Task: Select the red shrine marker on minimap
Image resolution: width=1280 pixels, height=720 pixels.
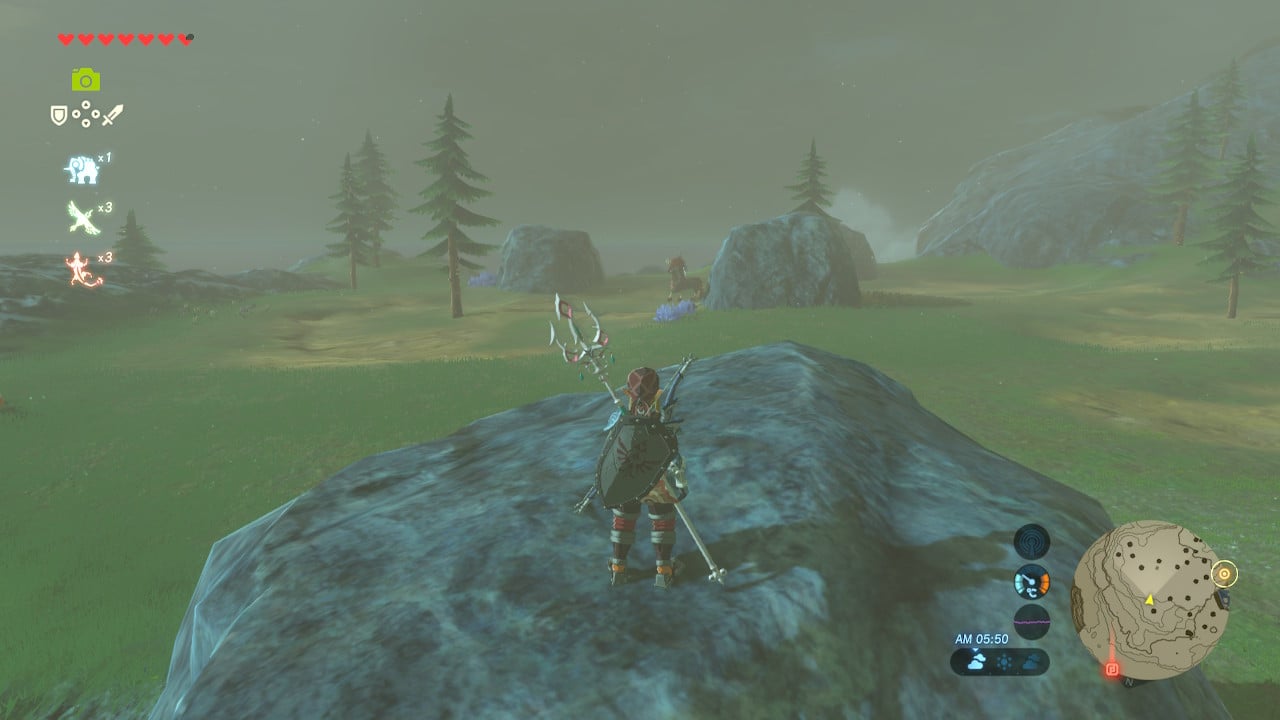Action: point(1111,669)
